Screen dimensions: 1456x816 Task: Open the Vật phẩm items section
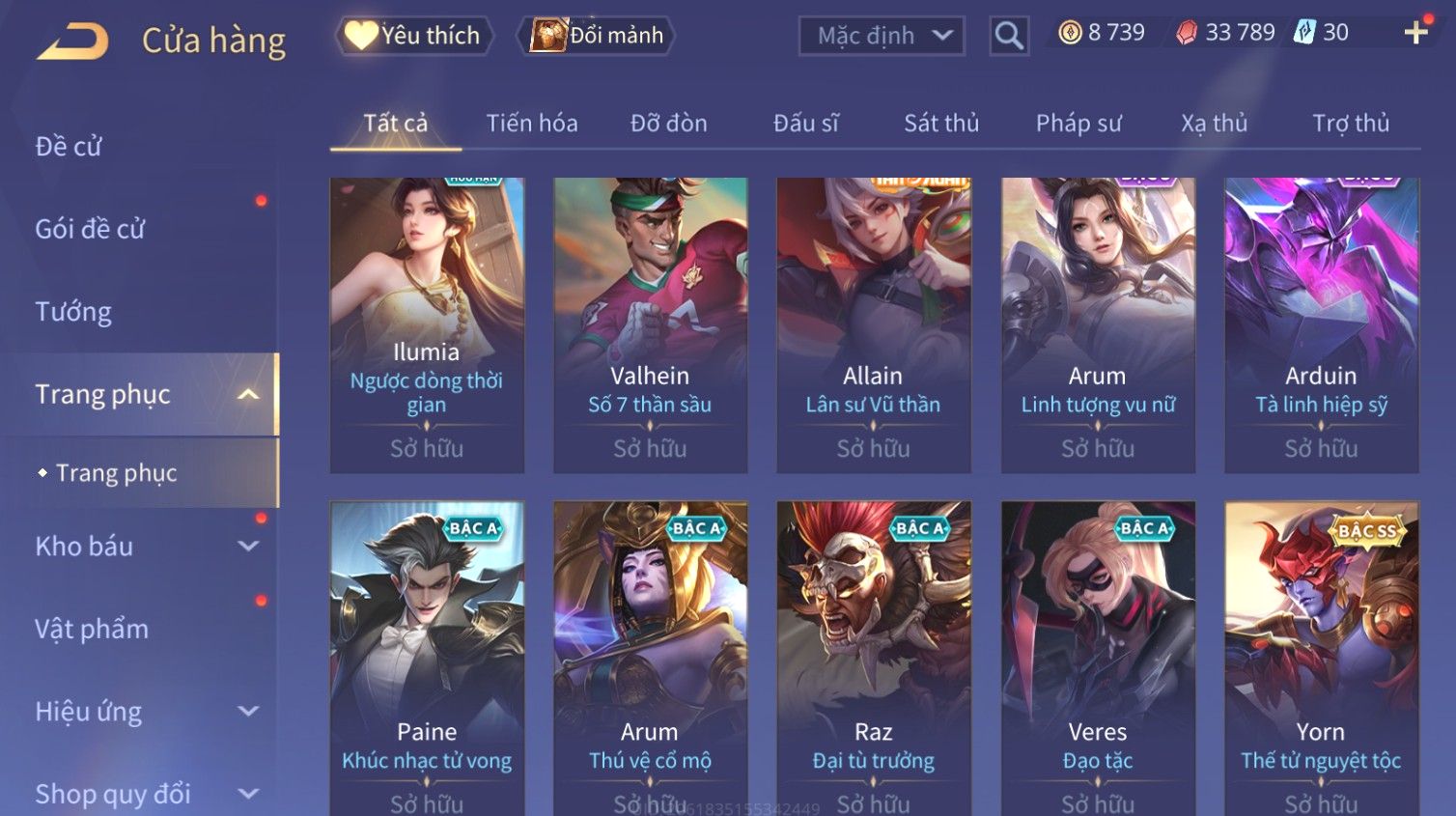coord(92,630)
